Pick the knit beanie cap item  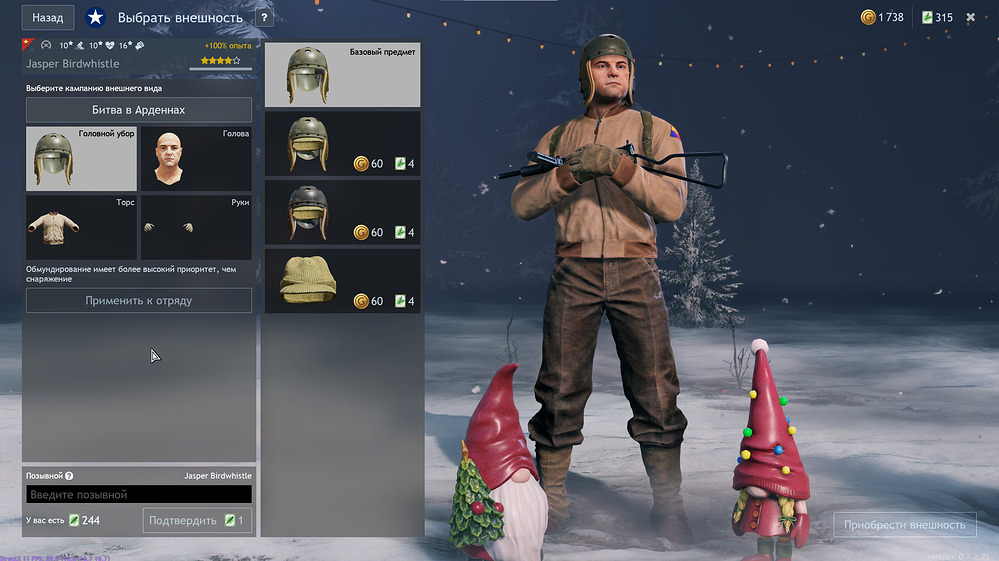pos(342,281)
